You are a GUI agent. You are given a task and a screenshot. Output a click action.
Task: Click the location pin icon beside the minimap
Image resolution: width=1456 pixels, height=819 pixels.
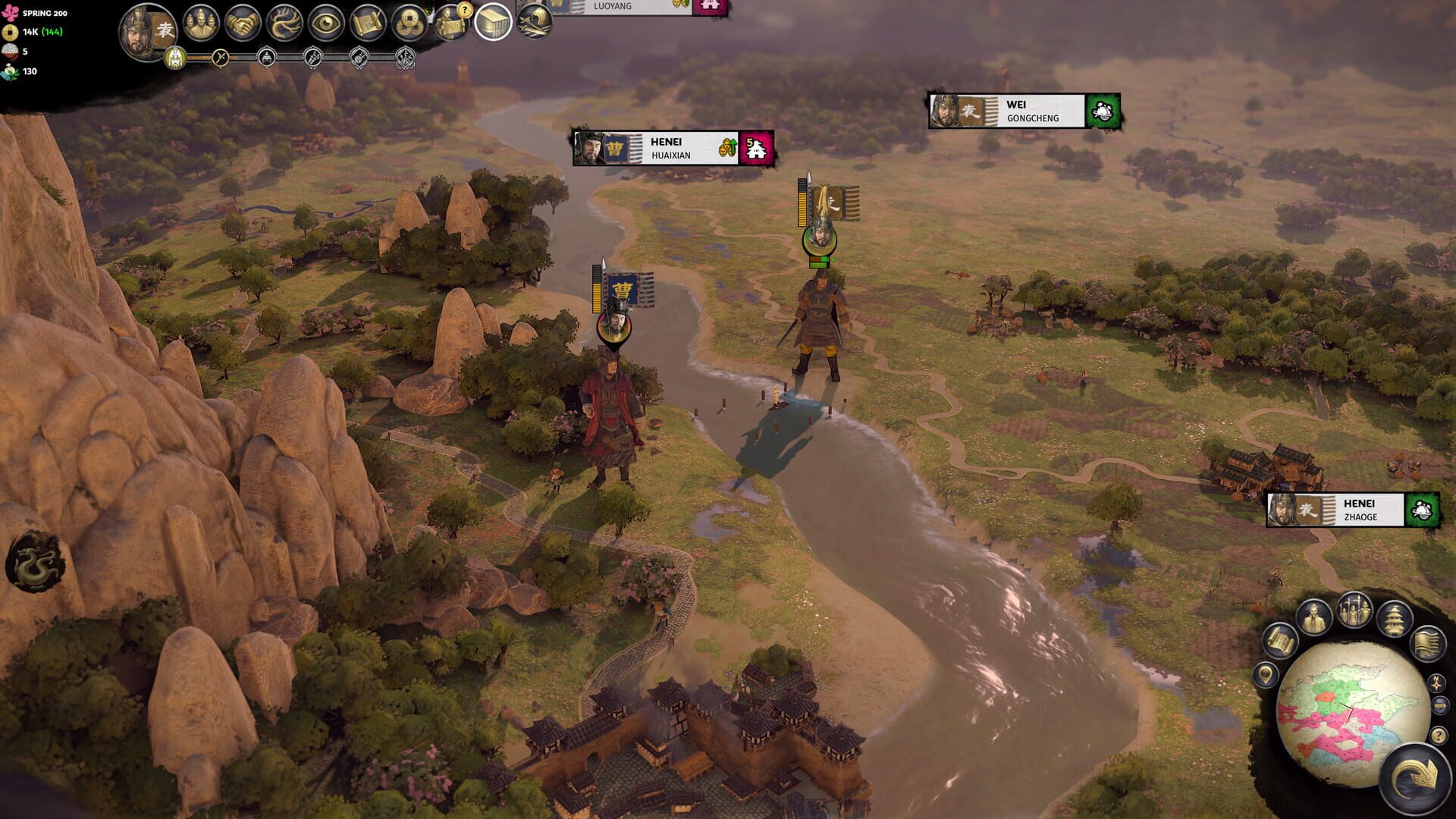click(1266, 675)
